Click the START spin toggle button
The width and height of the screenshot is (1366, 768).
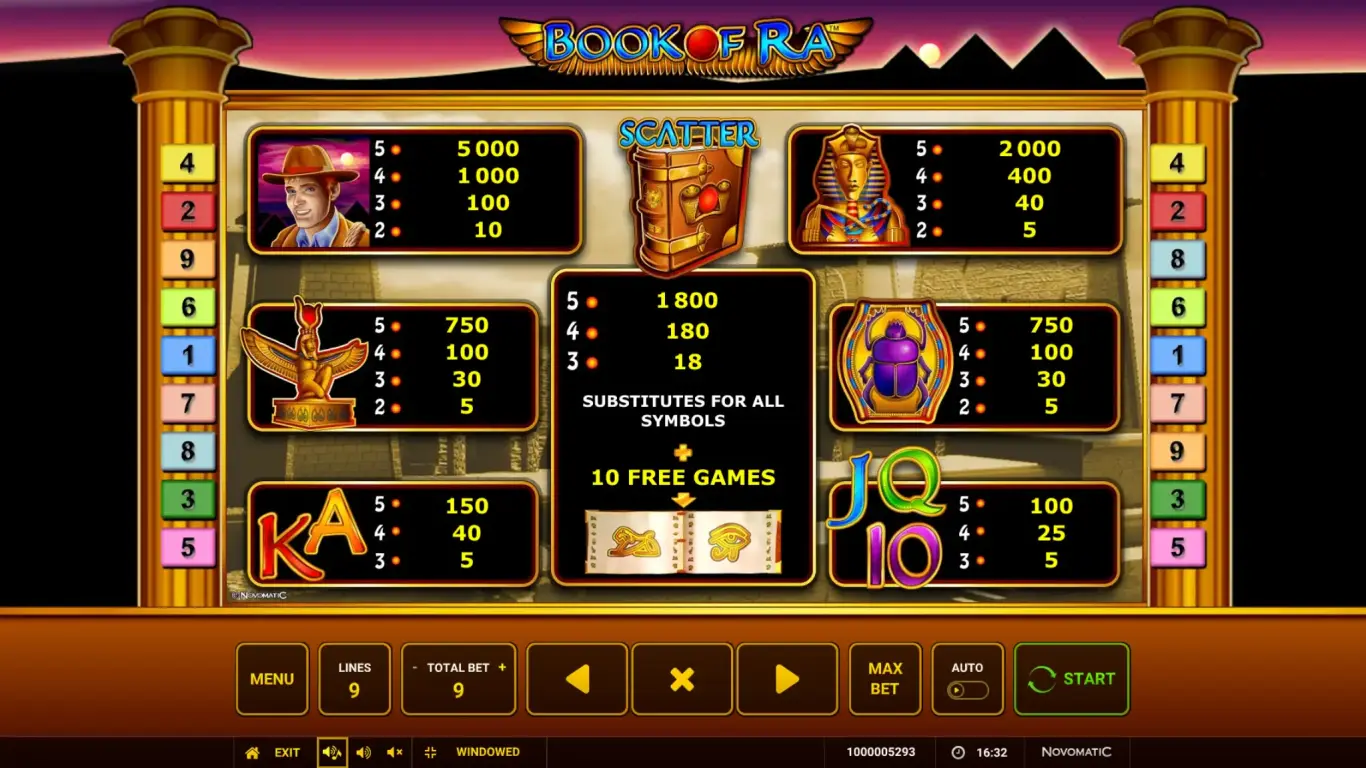pos(1071,679)
